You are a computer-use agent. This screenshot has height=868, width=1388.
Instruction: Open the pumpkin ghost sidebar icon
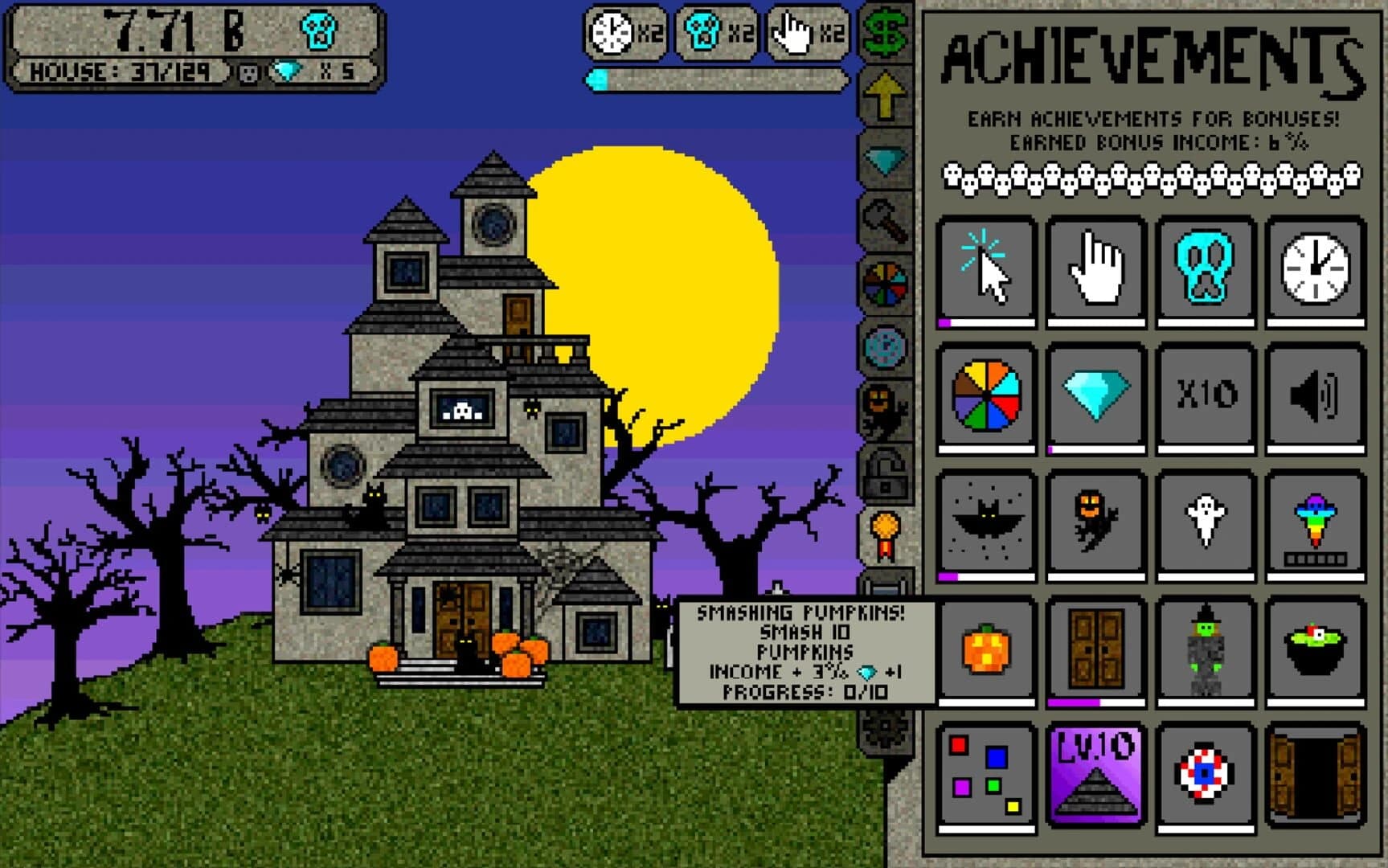(x=884, y=406)
